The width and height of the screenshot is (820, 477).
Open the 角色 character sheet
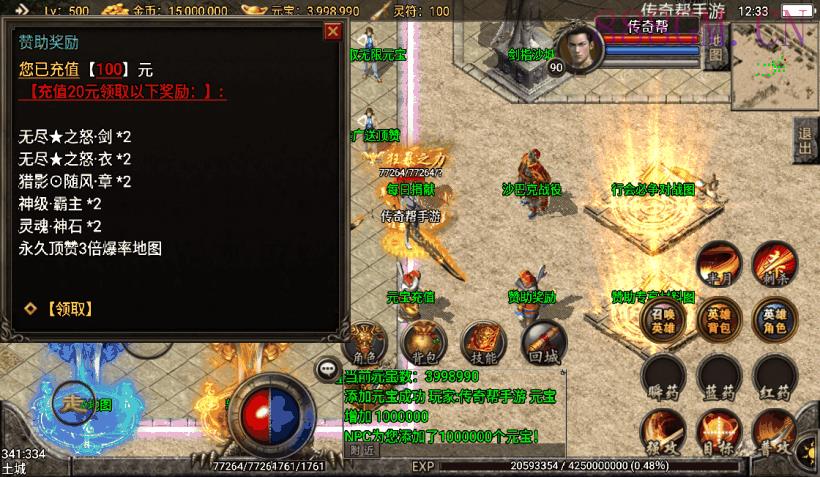[365, 340]
